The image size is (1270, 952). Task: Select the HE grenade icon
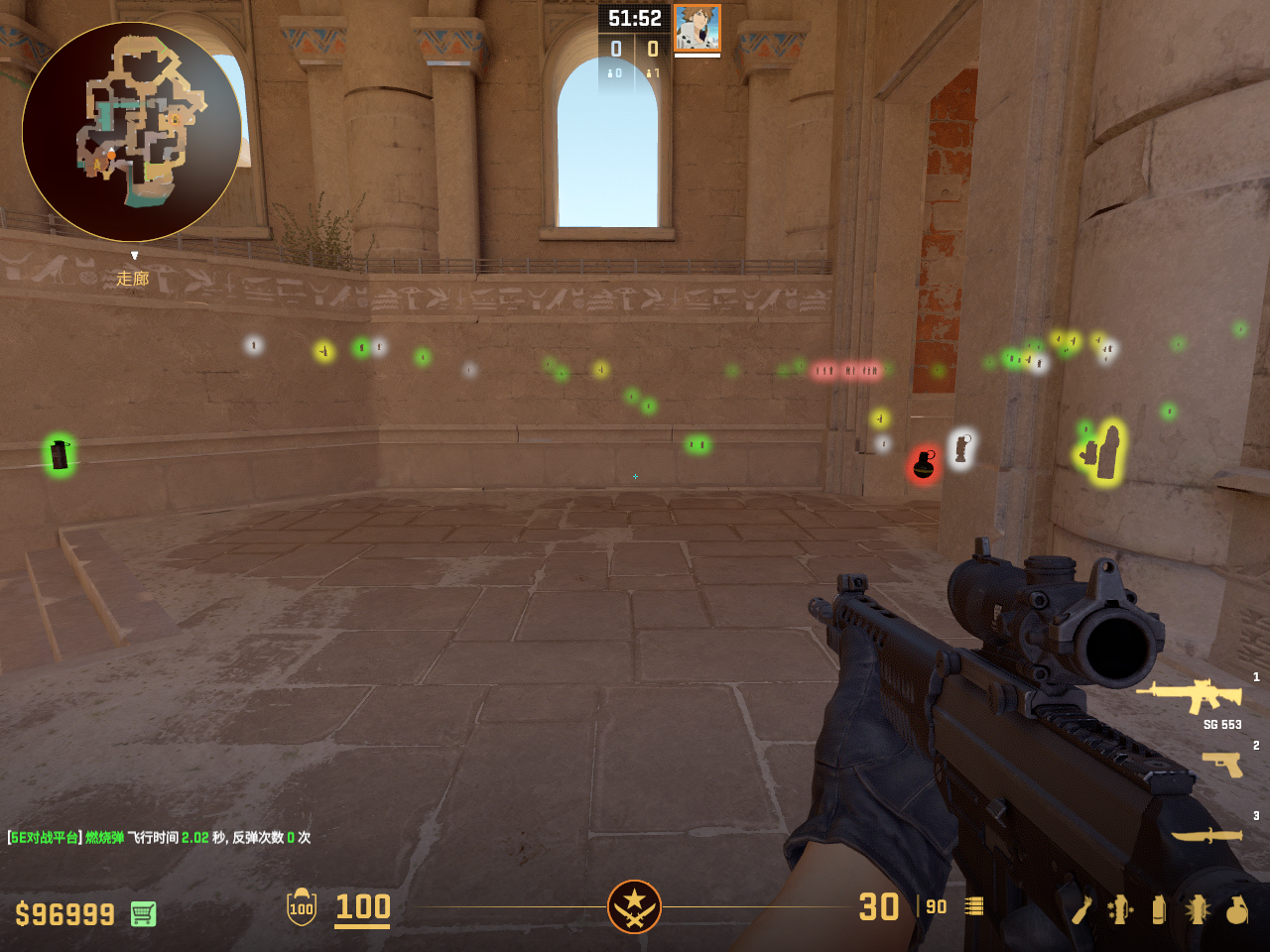(x=1237, y=909)
